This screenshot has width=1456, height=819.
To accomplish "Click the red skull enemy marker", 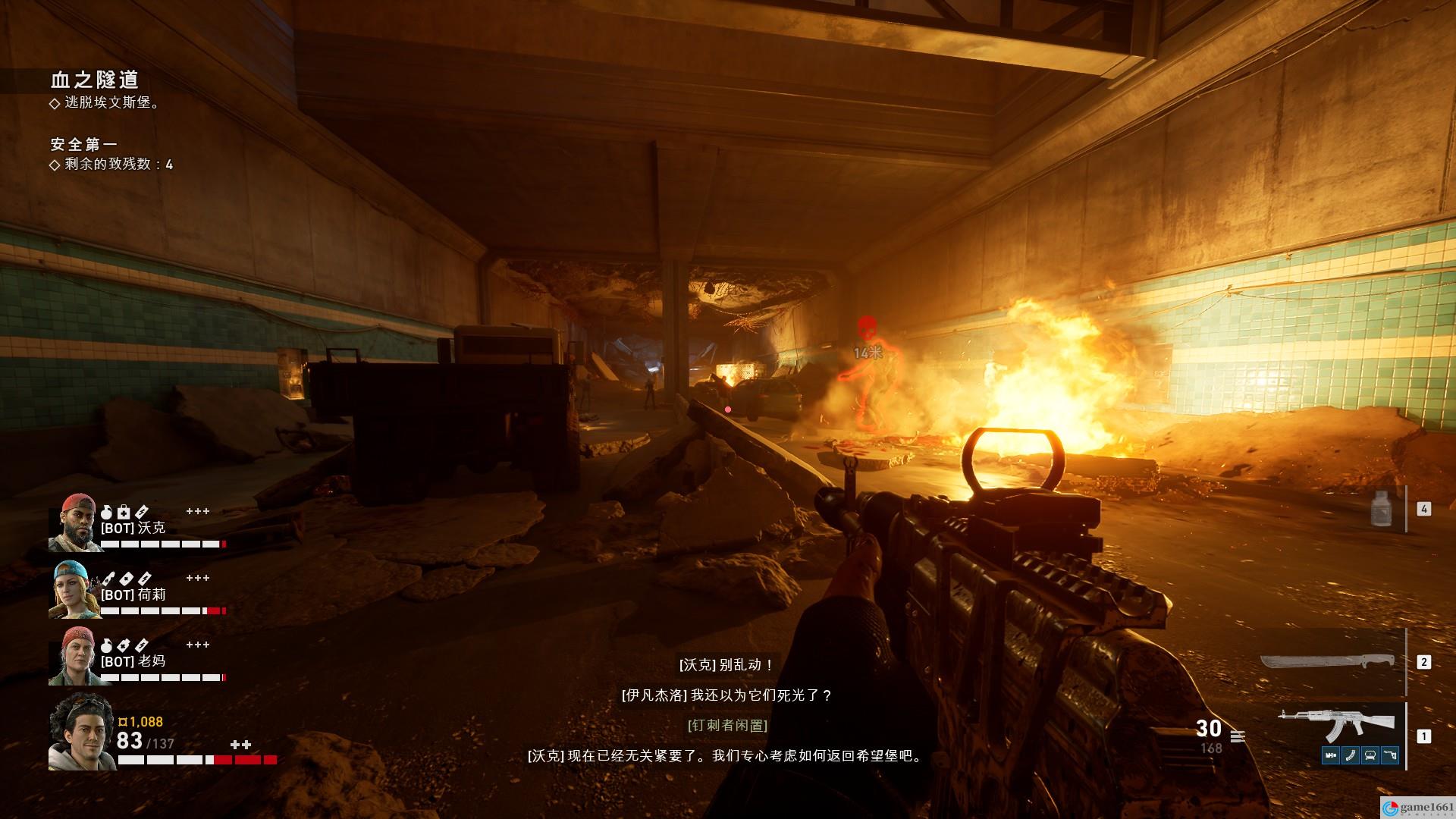I will click(x=866, y=330).
